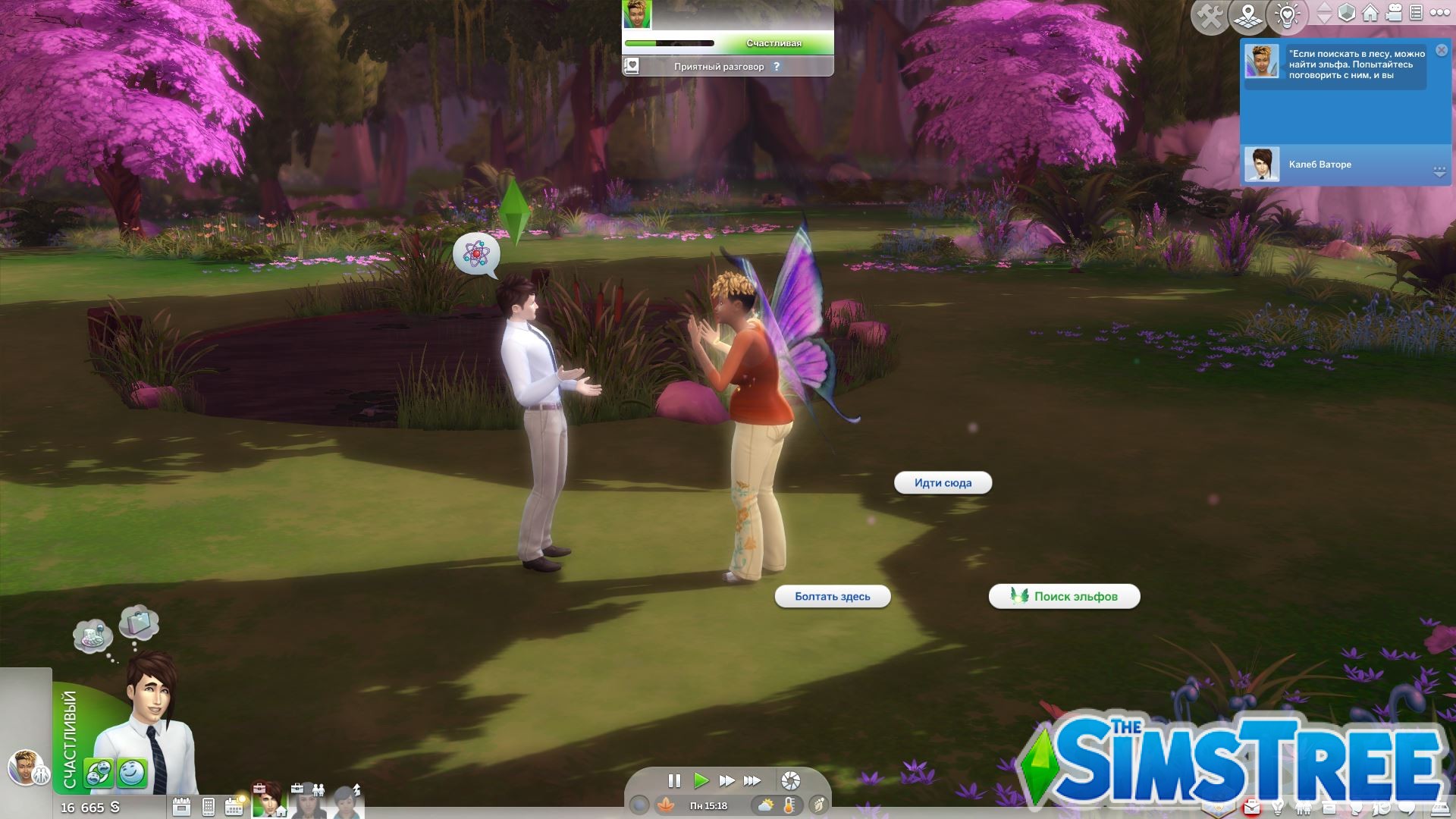Open the notebook list icon in the toolbar
Image resolution: width=1456 pixels, height=819 pixels.
[1417, 12]
